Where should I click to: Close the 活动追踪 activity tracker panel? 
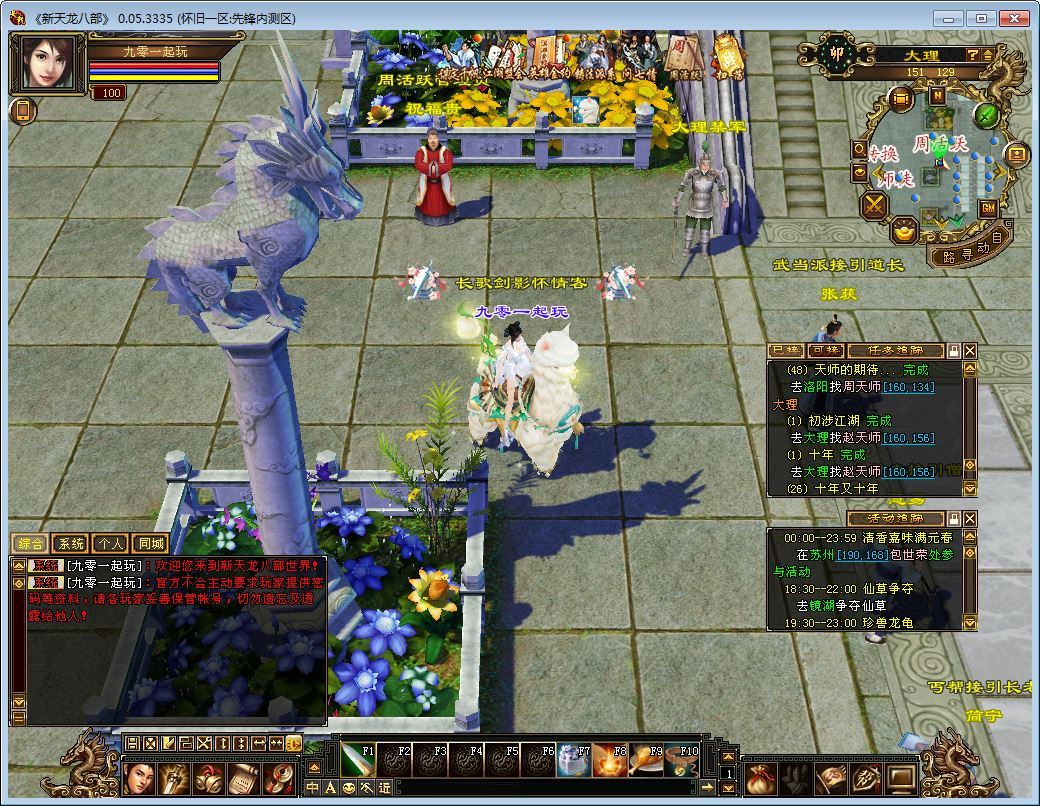click(969, 518)
